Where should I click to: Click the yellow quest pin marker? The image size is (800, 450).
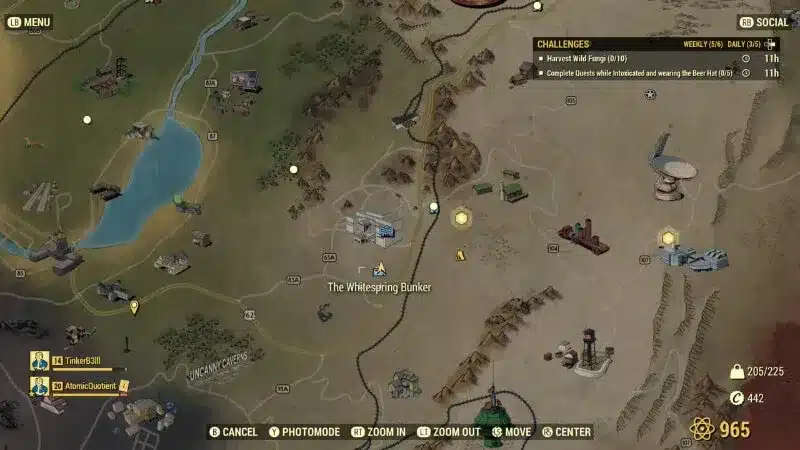[x=134, y=307]
